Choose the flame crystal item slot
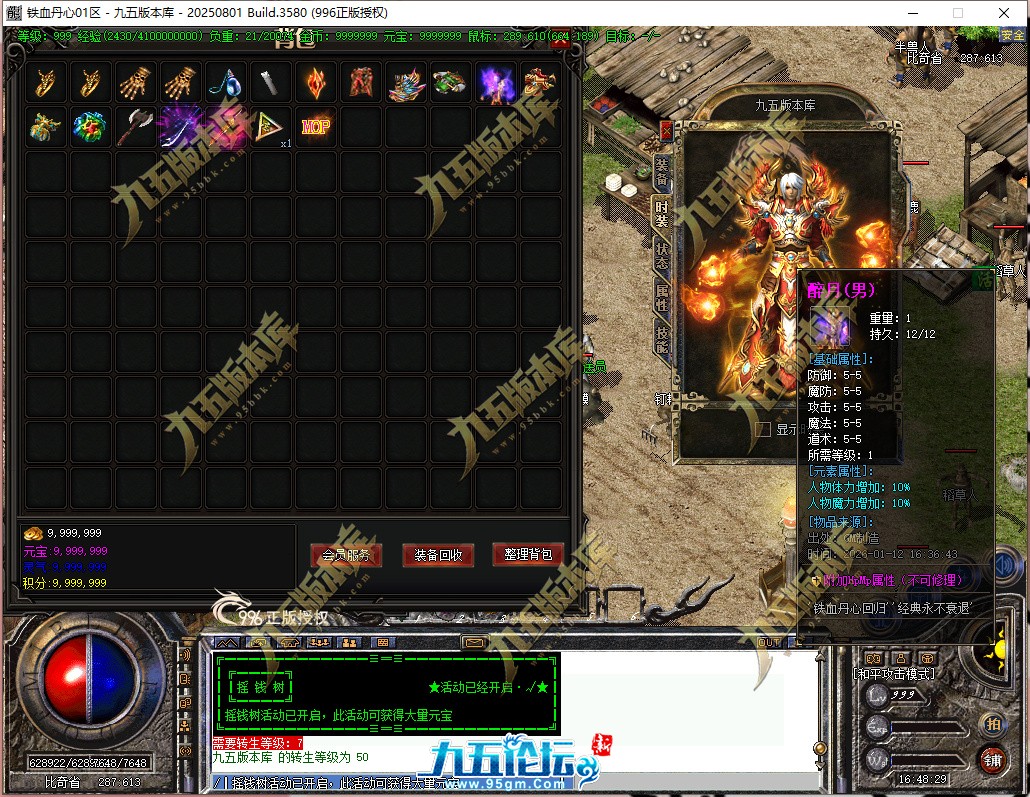Viewport: 1030px width, 797px height. tap(316, 82)
